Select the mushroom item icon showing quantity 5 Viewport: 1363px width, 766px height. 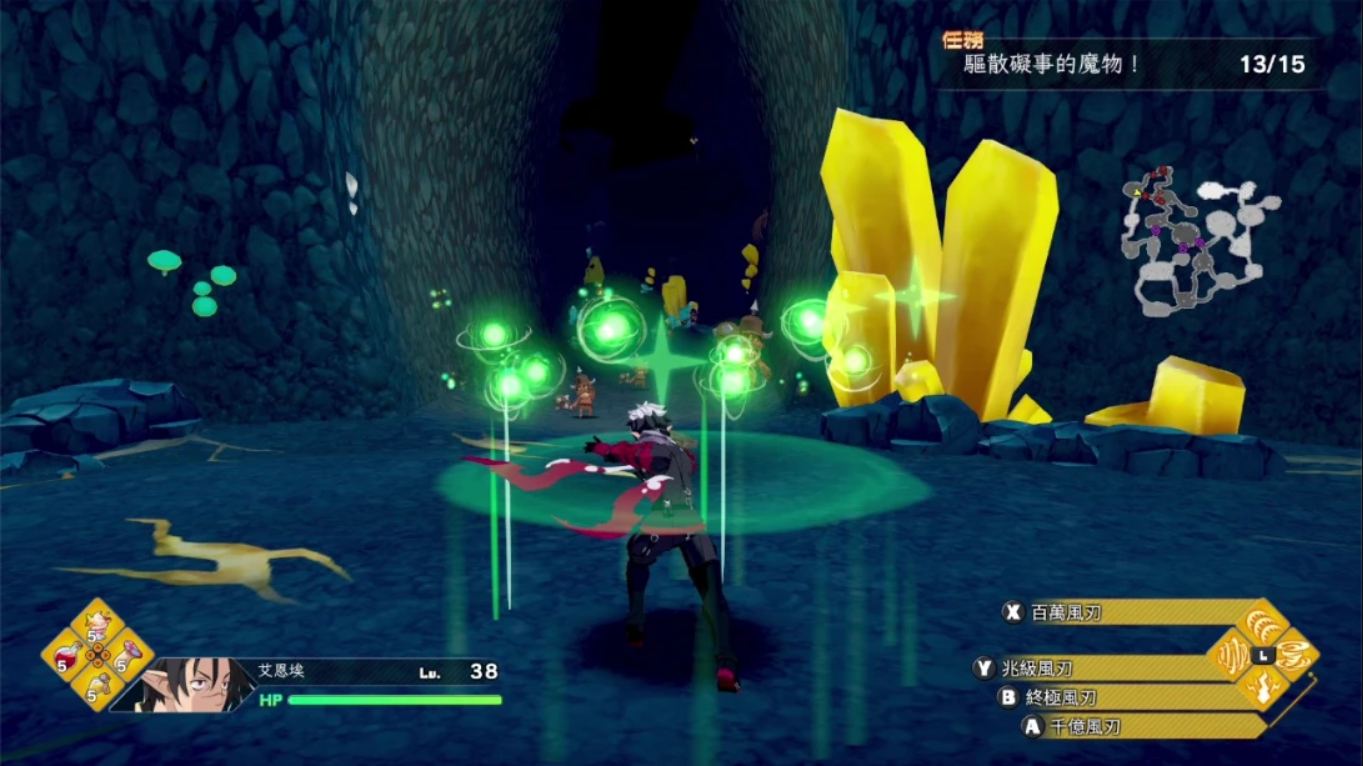(x=127, y=655)
